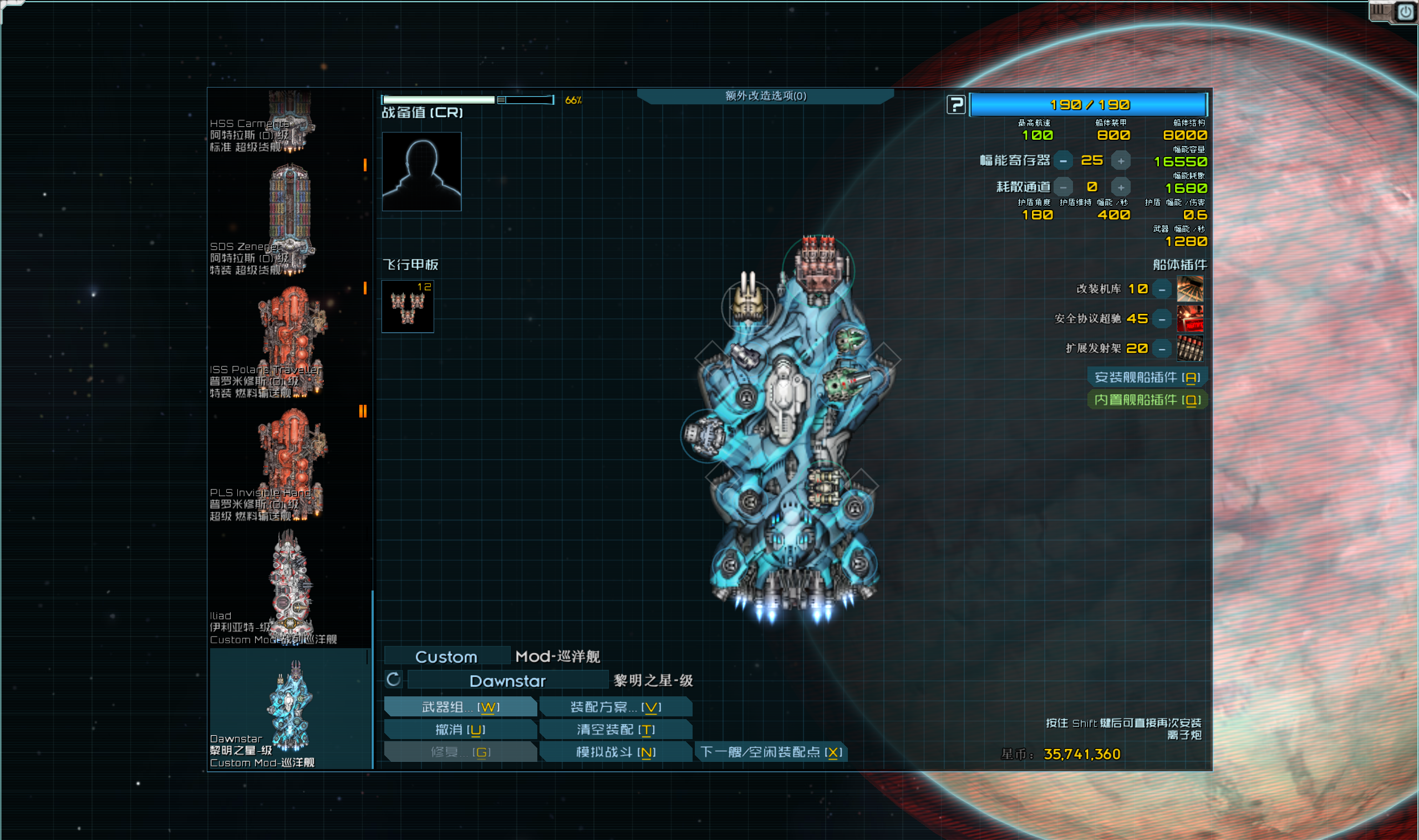Go to next ship with 下一艘/空闲装配点
Viewport: 1419px width, 840px height.
(x=771, y=752)
